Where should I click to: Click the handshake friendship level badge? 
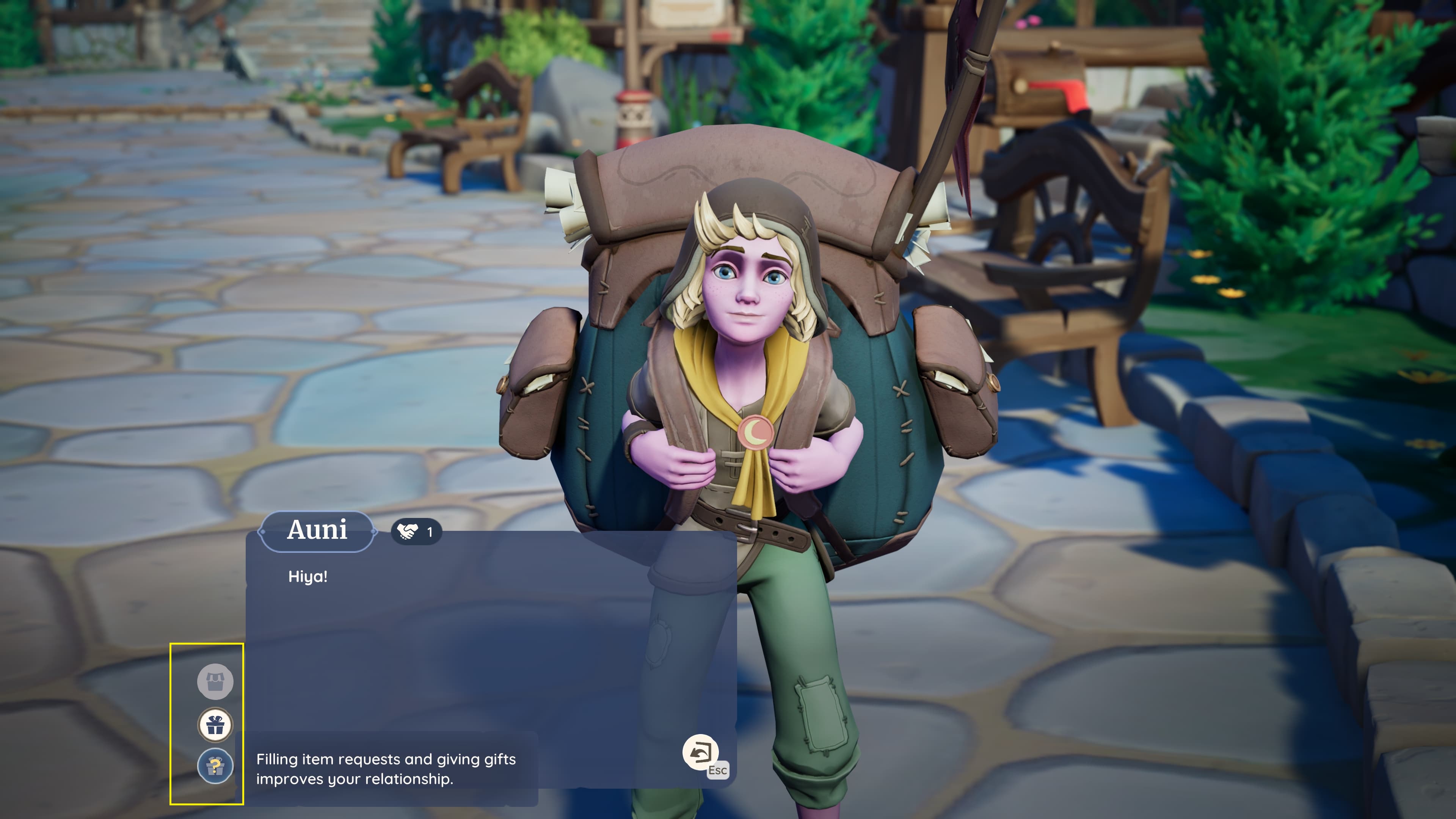click(416, 532)
